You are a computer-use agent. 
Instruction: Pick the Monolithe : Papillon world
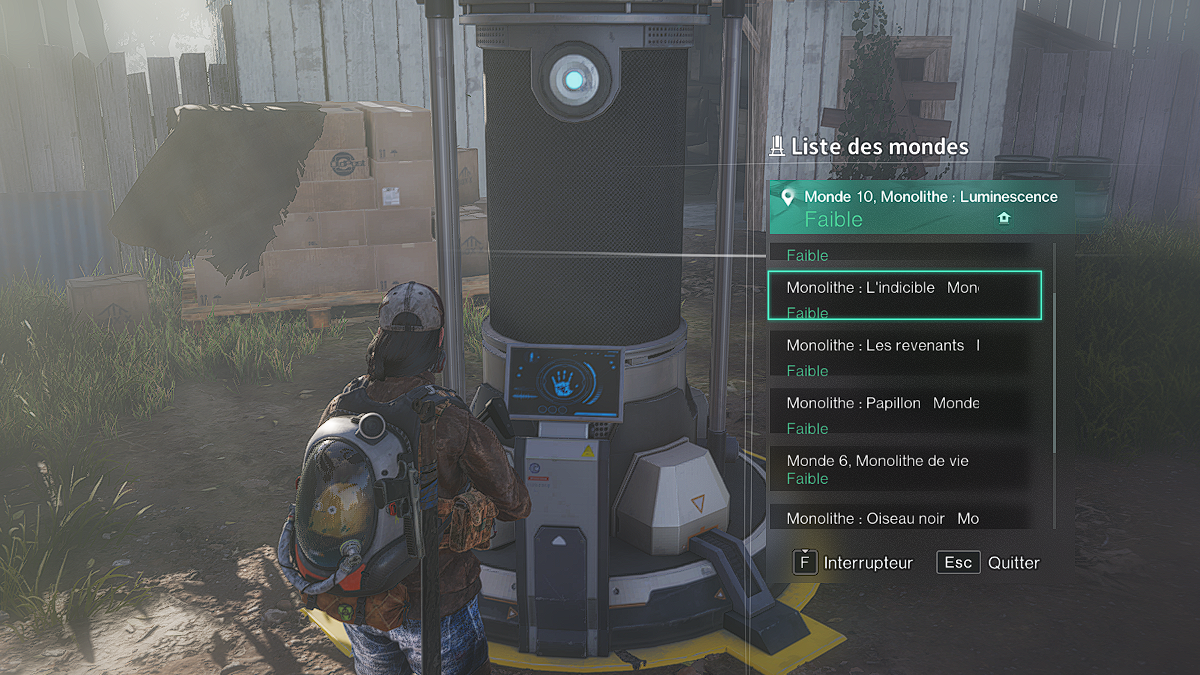point(904,412)
